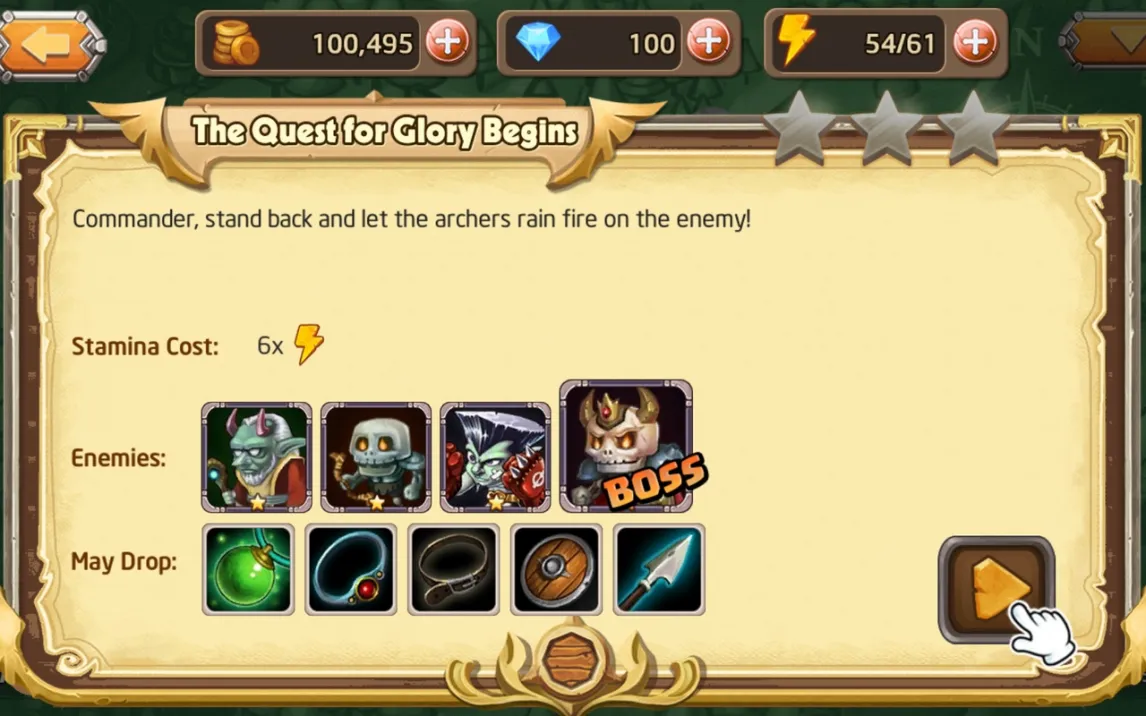View the crowned skeleton BOSS portrait

[x=625, y=447]
